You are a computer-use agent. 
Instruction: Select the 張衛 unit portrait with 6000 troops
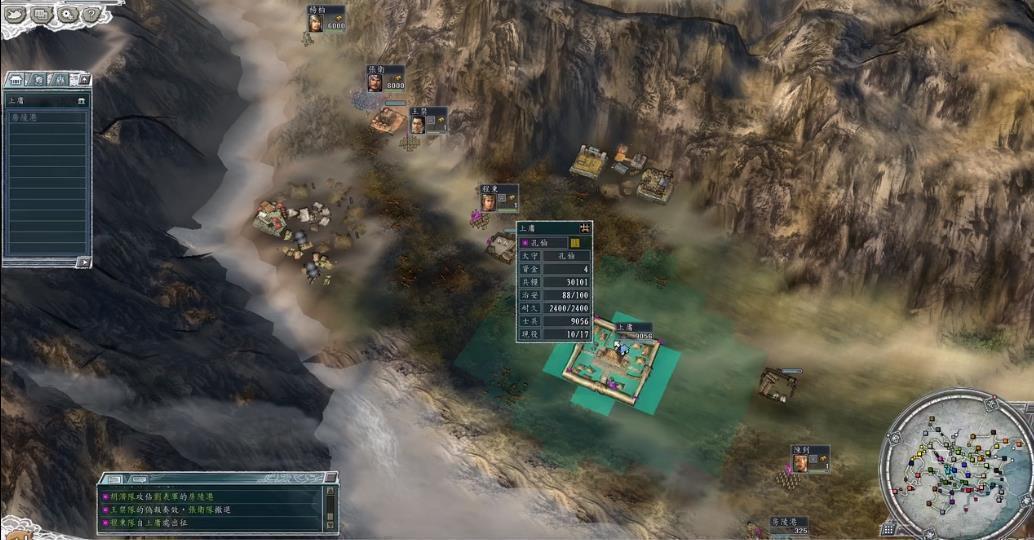point(374,80)
